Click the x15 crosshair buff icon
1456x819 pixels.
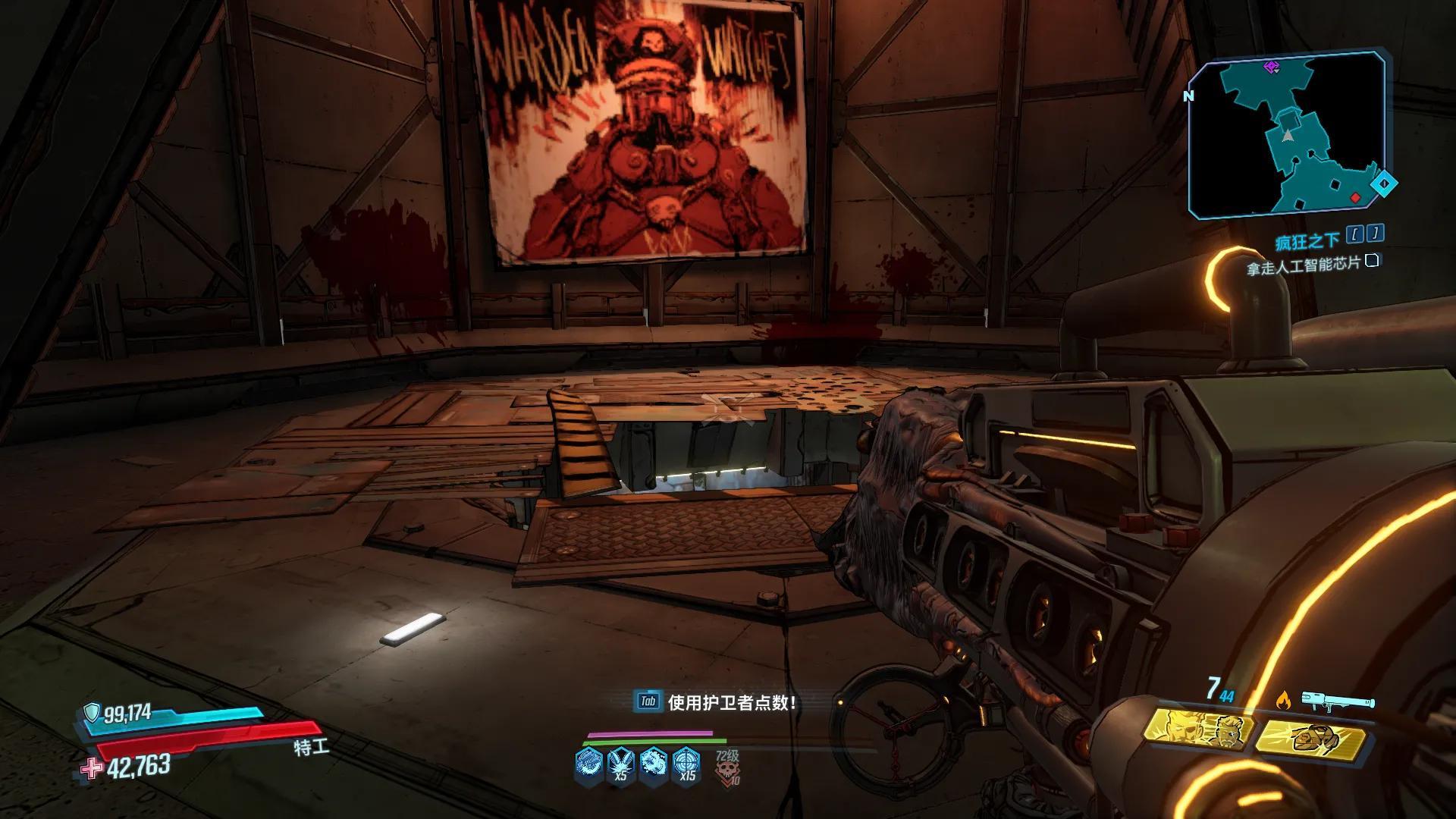pyautogui.click(x=686, y=763)
